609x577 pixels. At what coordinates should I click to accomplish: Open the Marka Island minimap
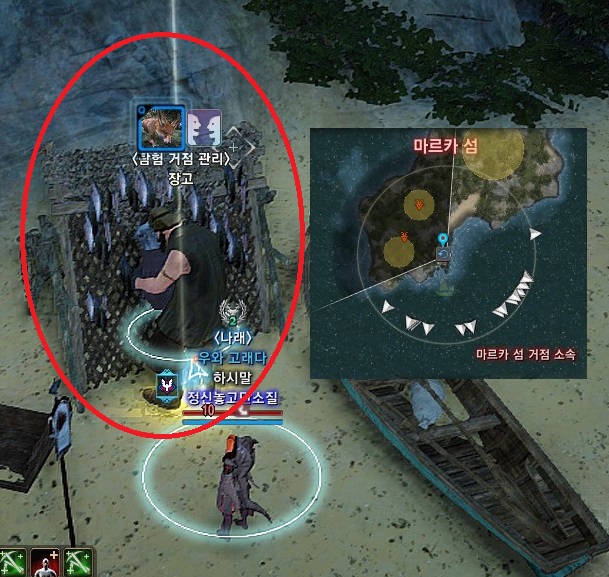(447, 252)
